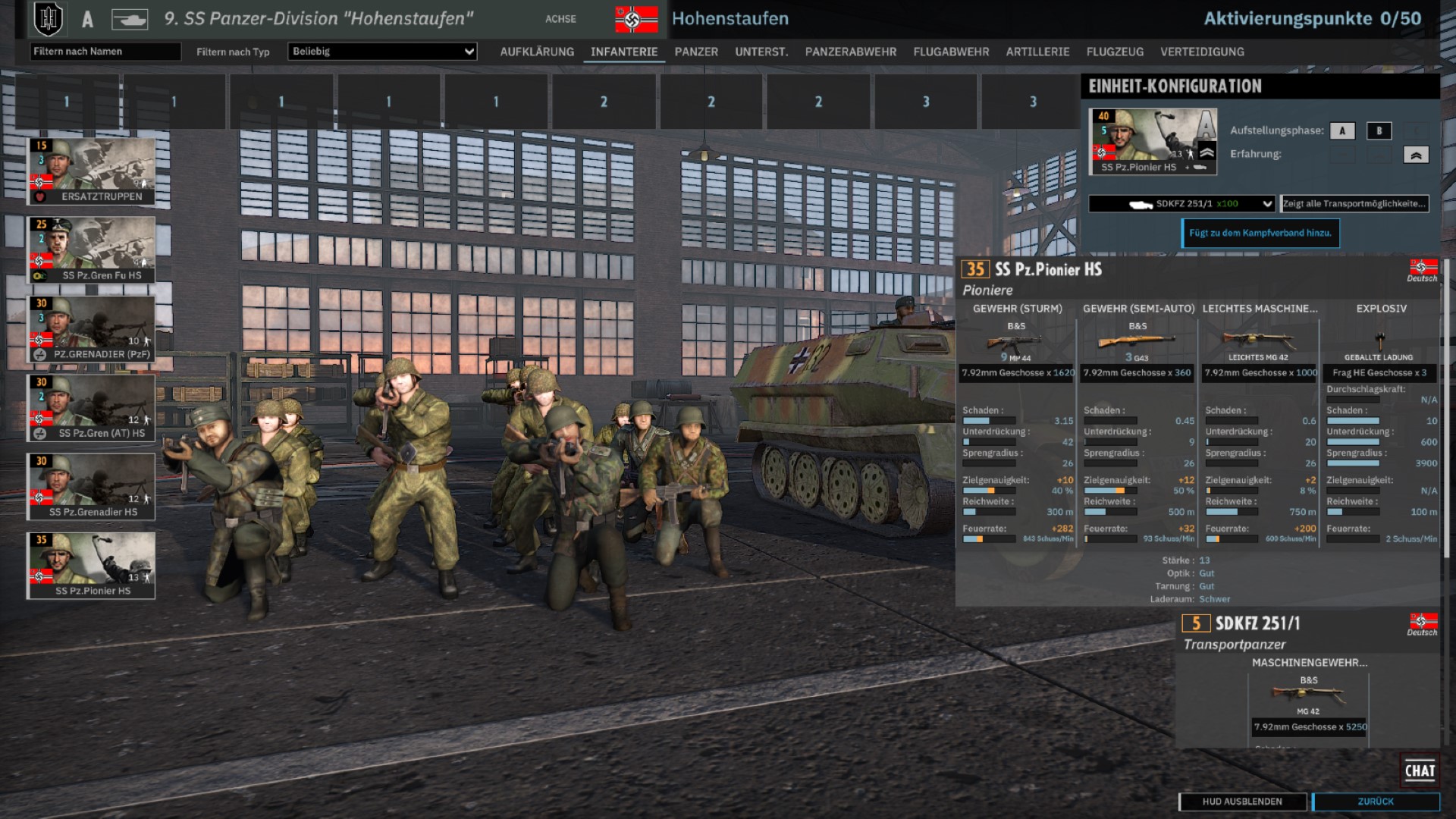Pick the PZ.GRENADIER (PzF) unit card
Screen dimensions: 1456x819
tap(92, 329)
